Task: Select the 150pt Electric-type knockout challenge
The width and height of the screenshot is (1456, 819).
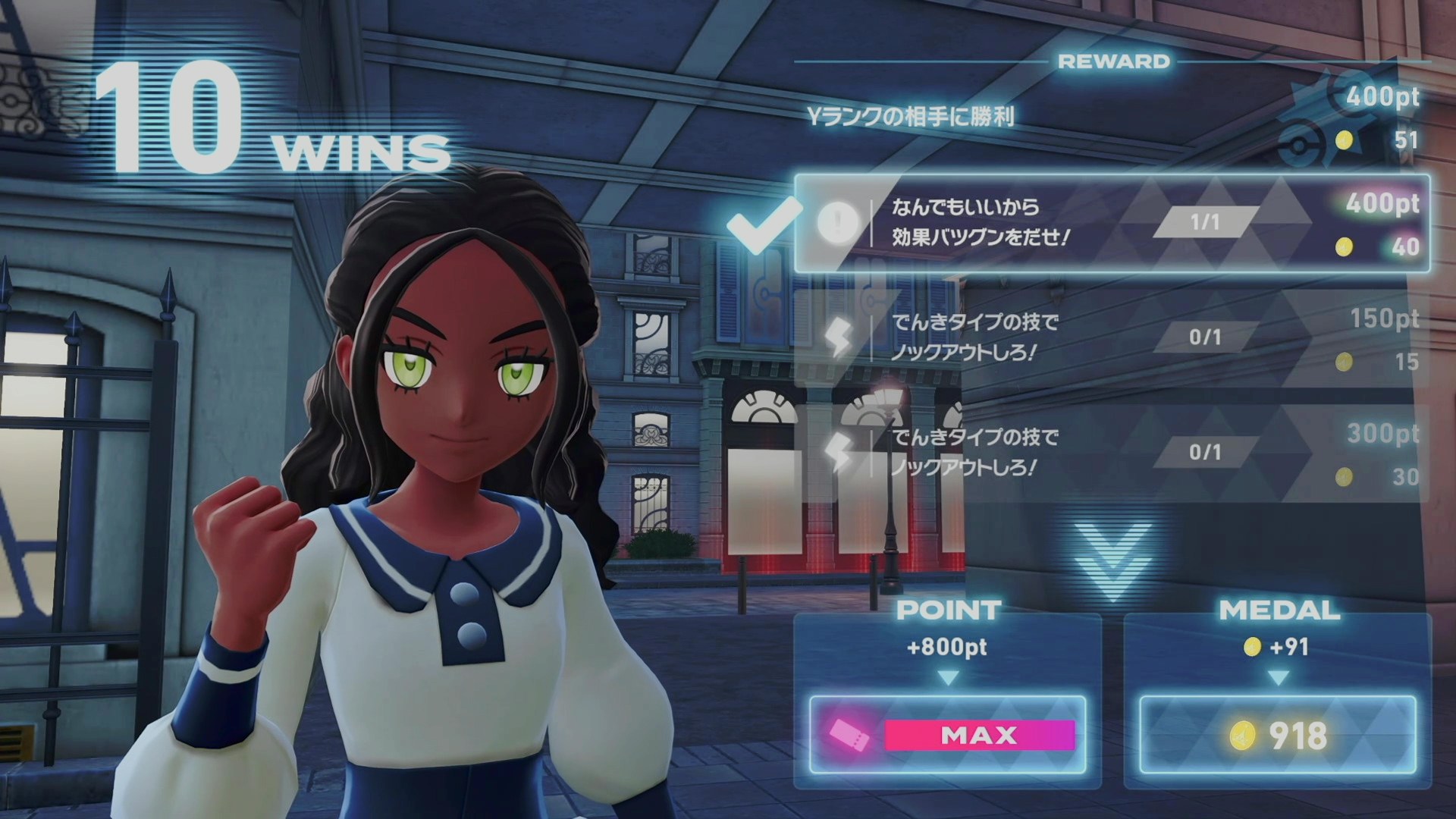Action: tap(1112, 338)
